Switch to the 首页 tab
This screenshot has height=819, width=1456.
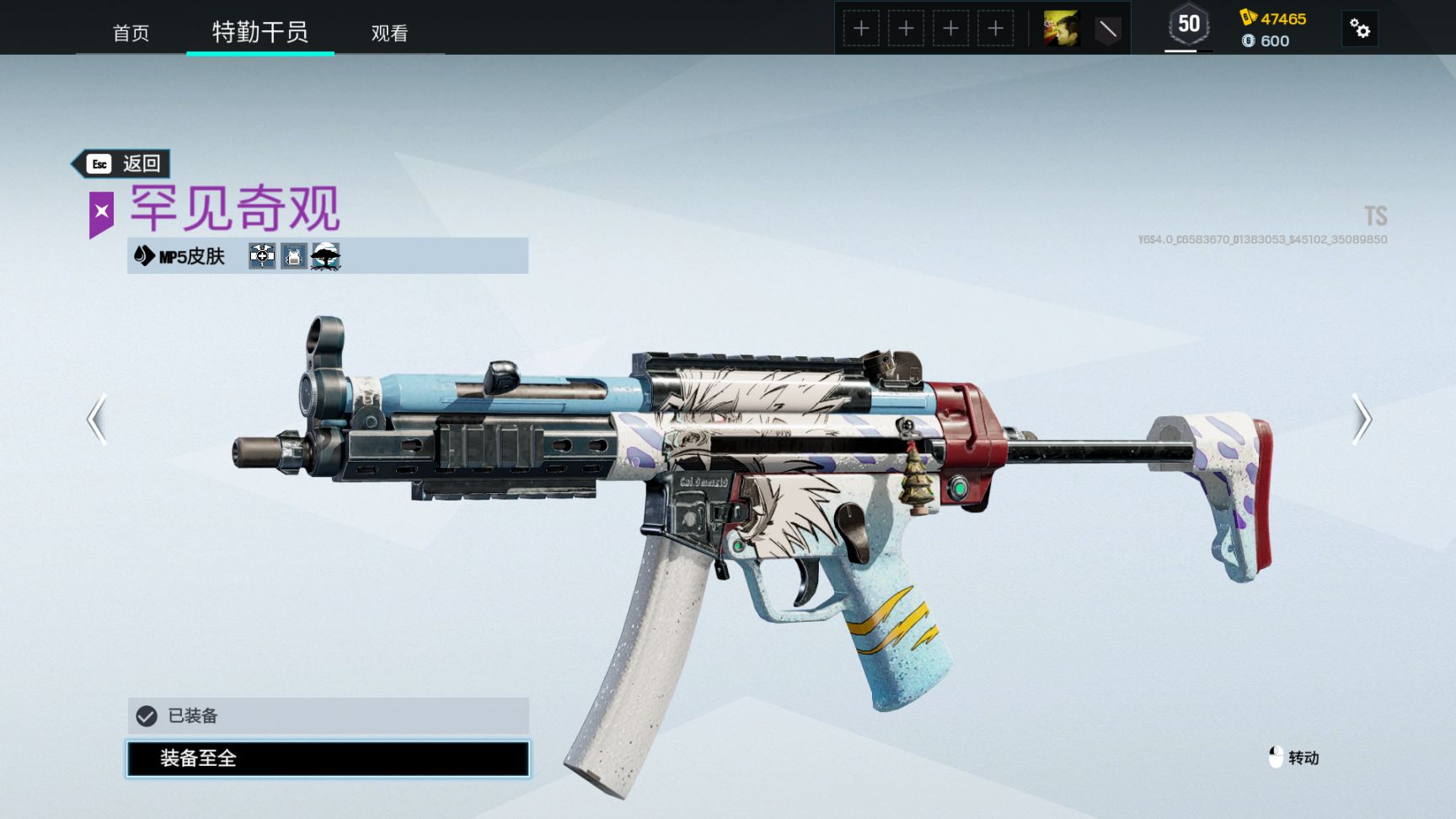point(131,33)
